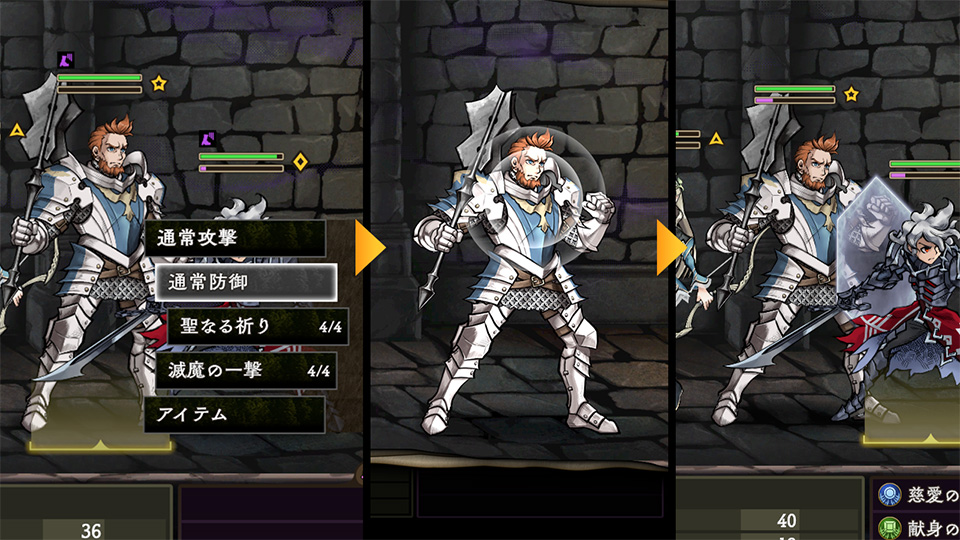Screen dimensions: 960x540
Task: Activate the 滅魔の一撃 skill
Action: pos(245,370)
